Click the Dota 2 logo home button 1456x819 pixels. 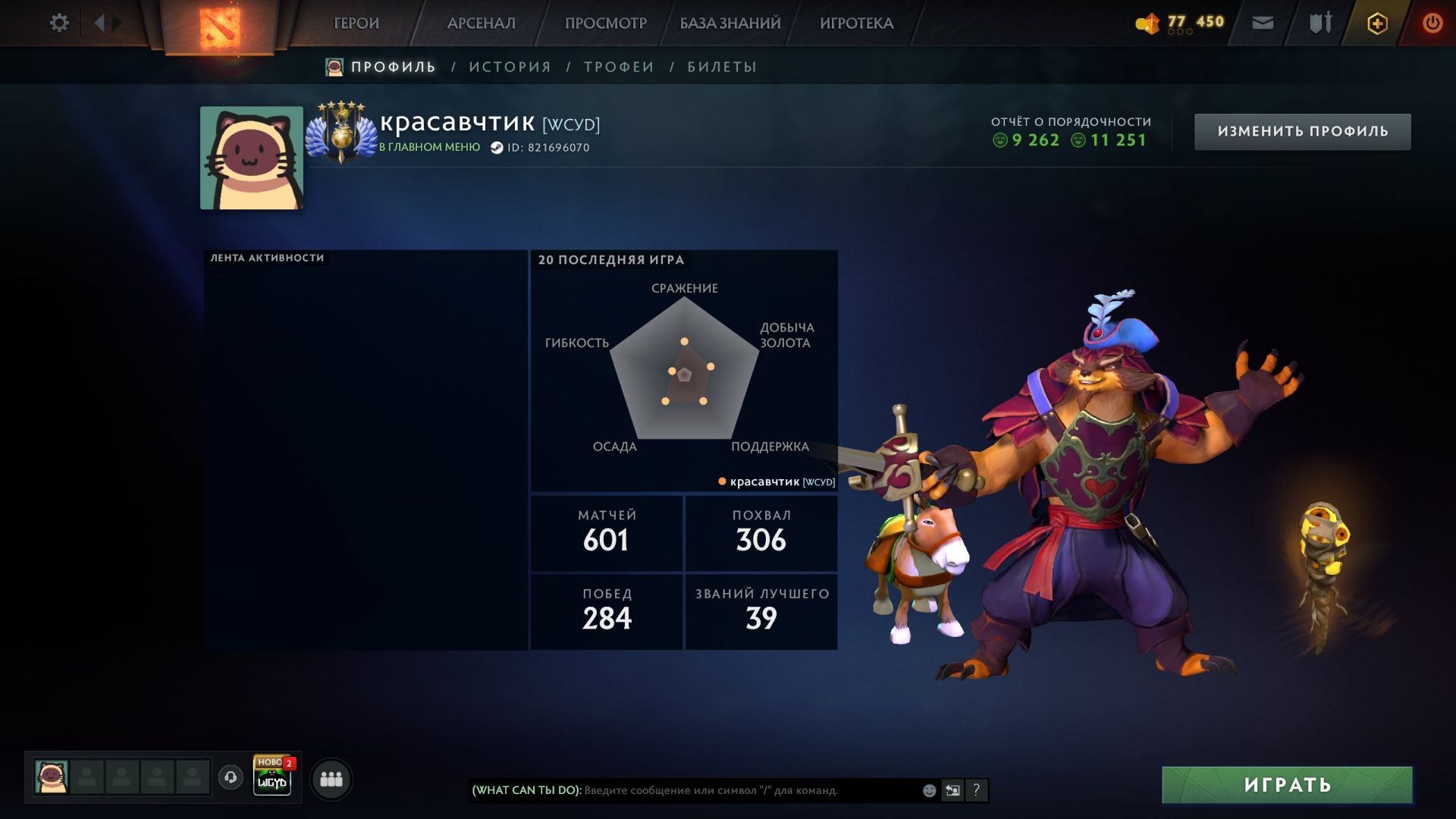pyautogui.click(x=220, y=27)
